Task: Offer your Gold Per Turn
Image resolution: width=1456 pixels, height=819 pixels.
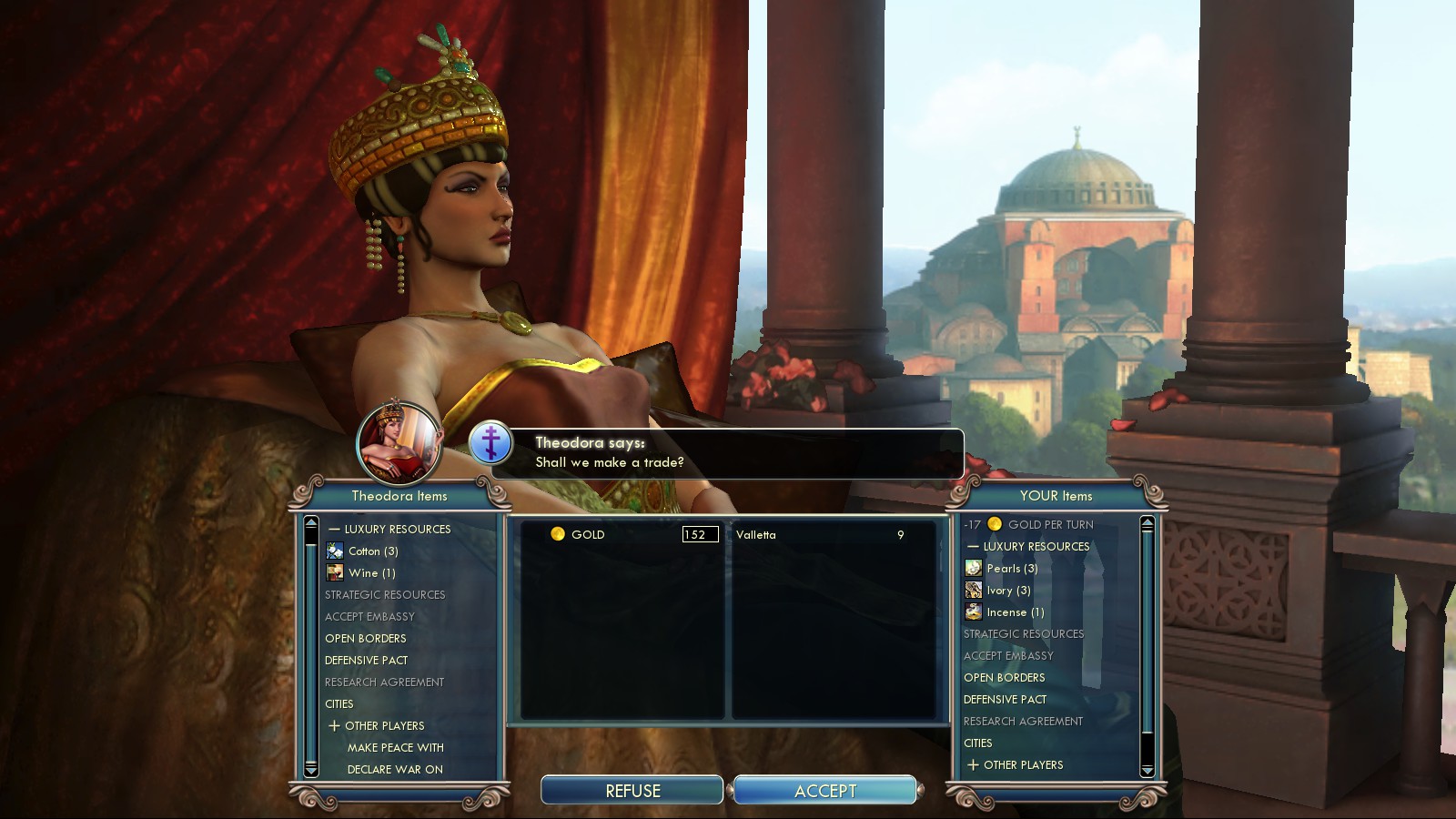Action: pyautogui.click(x=1049, y=525)
